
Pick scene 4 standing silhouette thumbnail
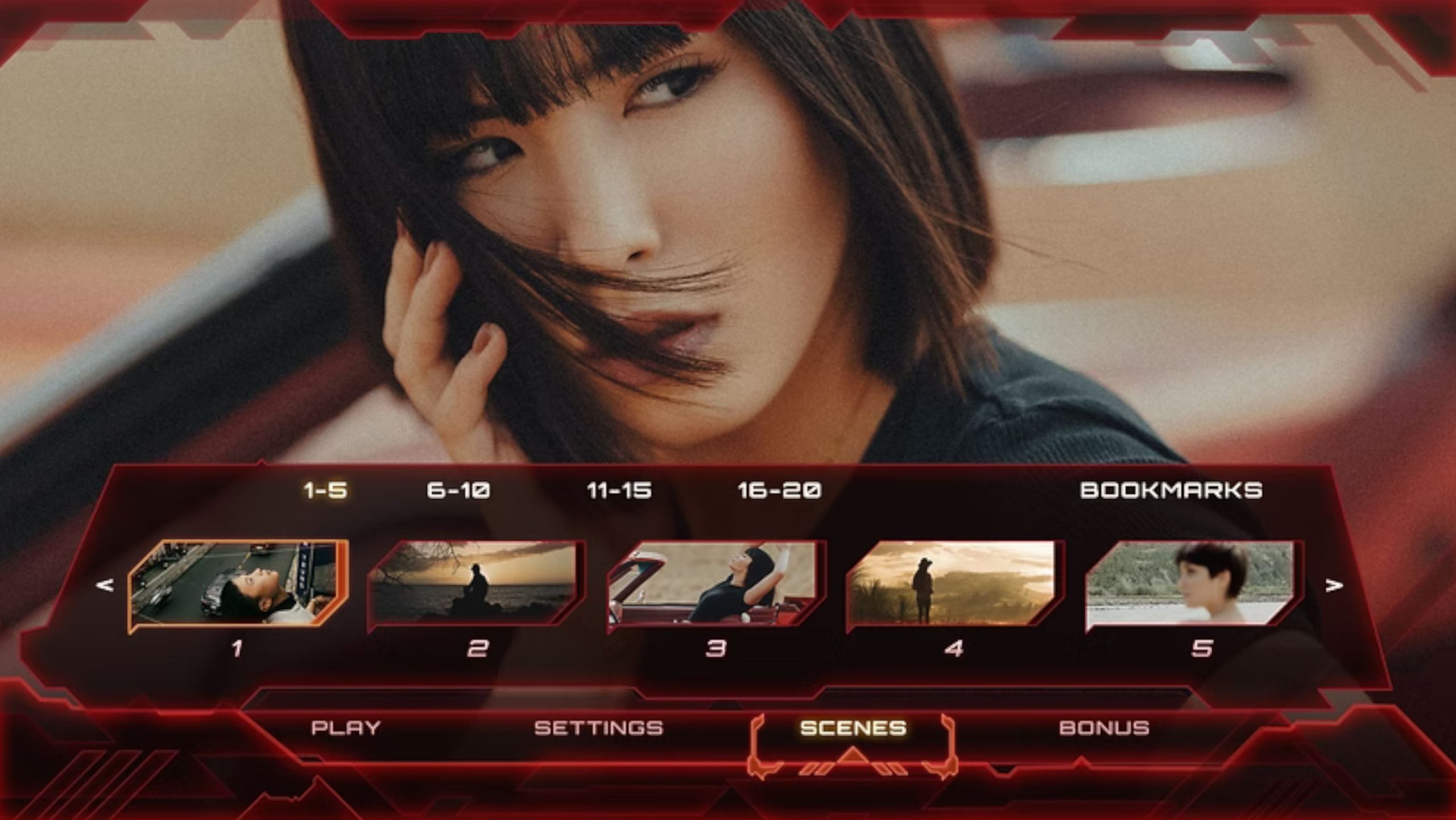pos(954,585)
